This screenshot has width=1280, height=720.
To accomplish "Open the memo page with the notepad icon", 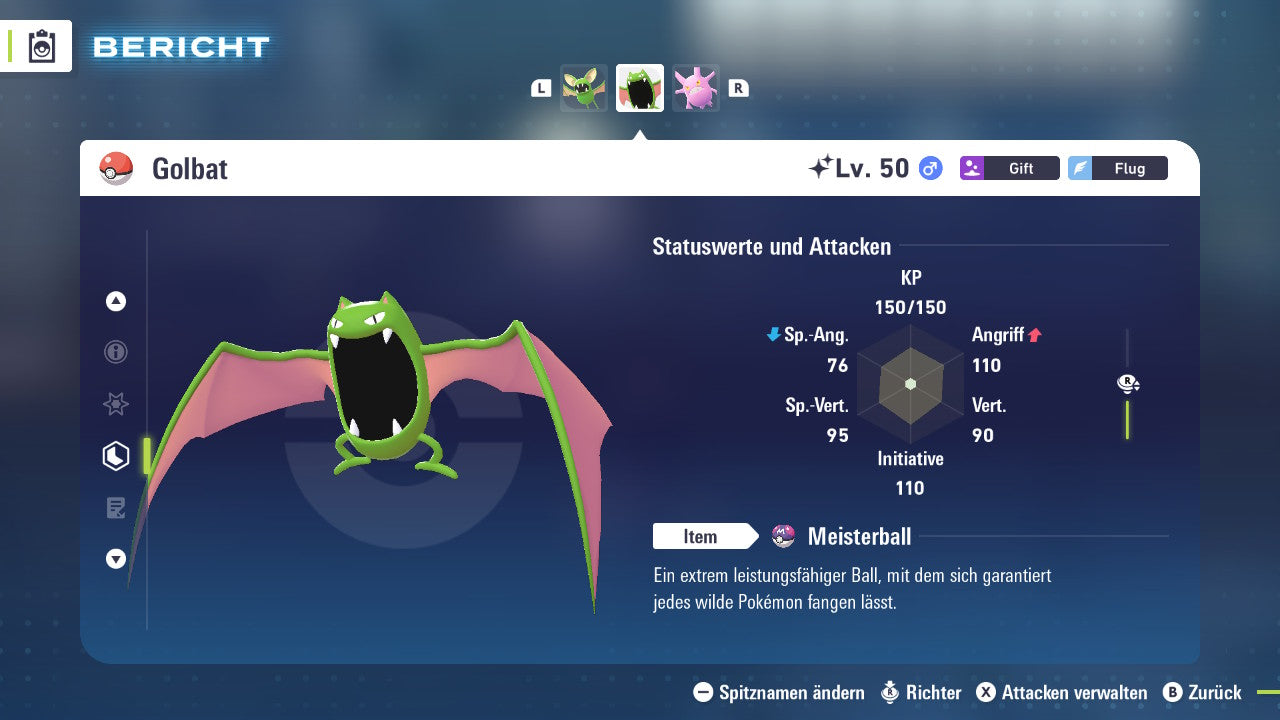I will tap(116, 508).
